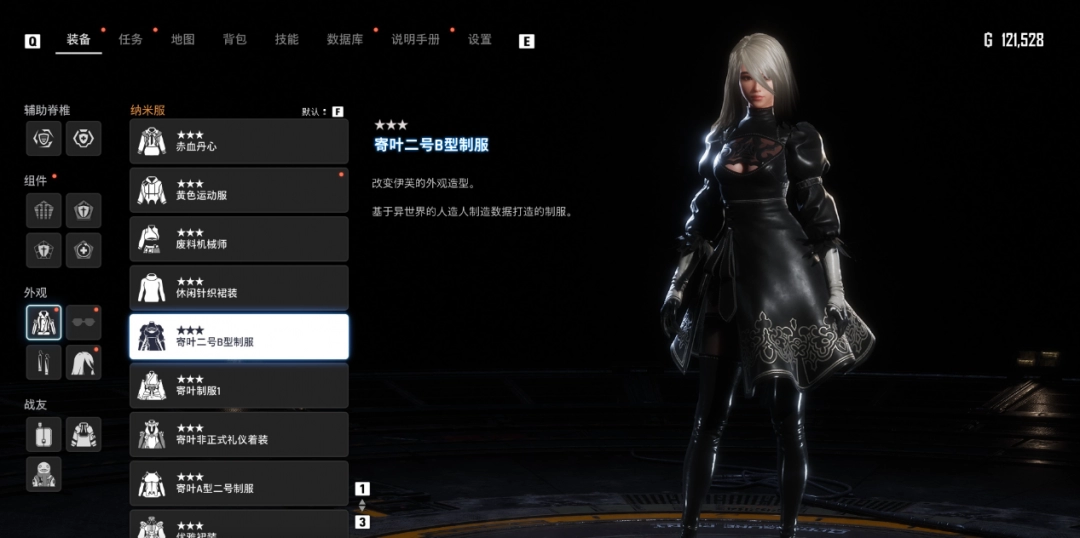Screen dimensions: 1080x538
Task: Open the 设置 tab
Action: [x=480, y=40]
